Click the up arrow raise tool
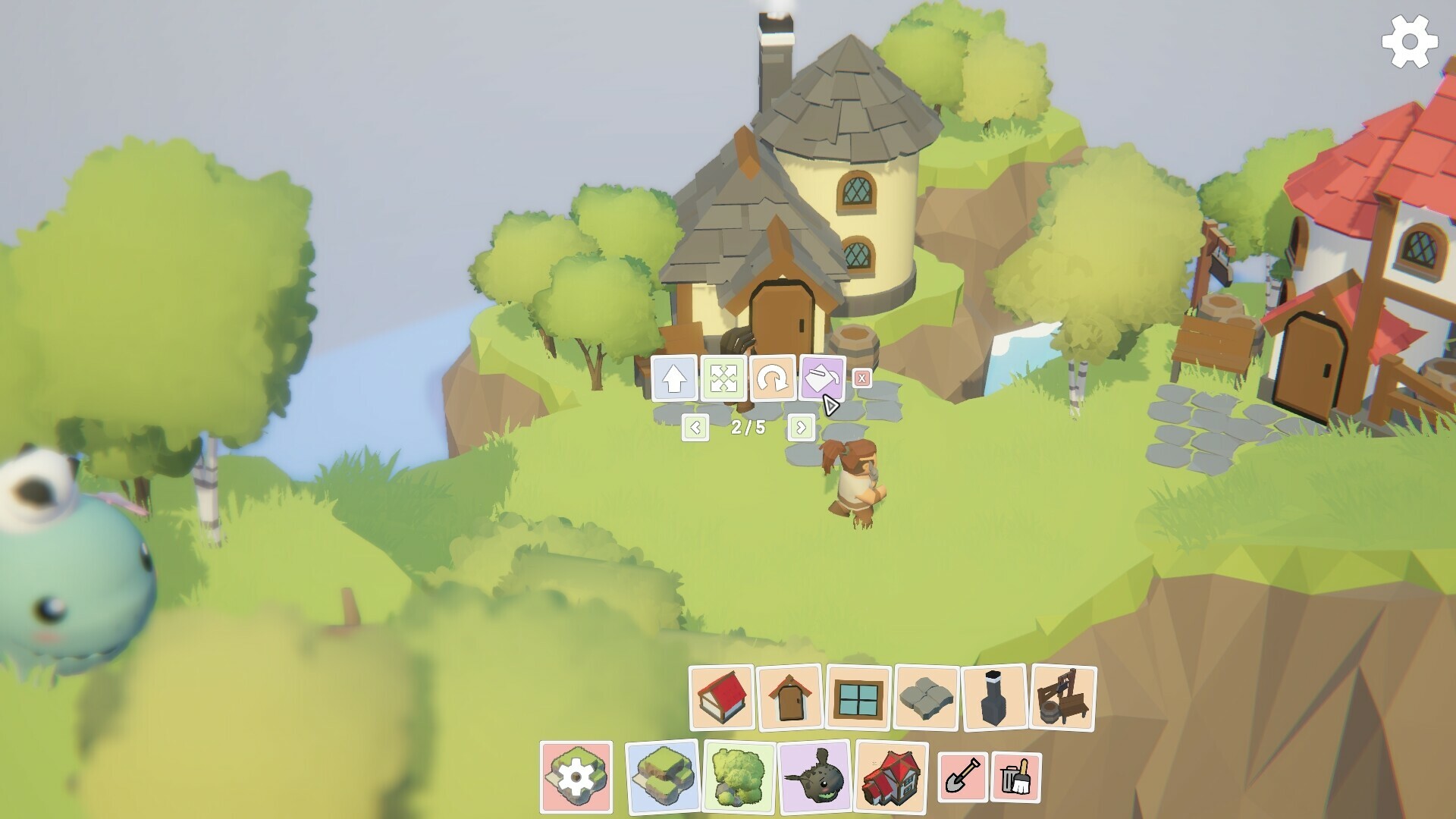This screenshot has height=819, width=1456. click(674, 378)
